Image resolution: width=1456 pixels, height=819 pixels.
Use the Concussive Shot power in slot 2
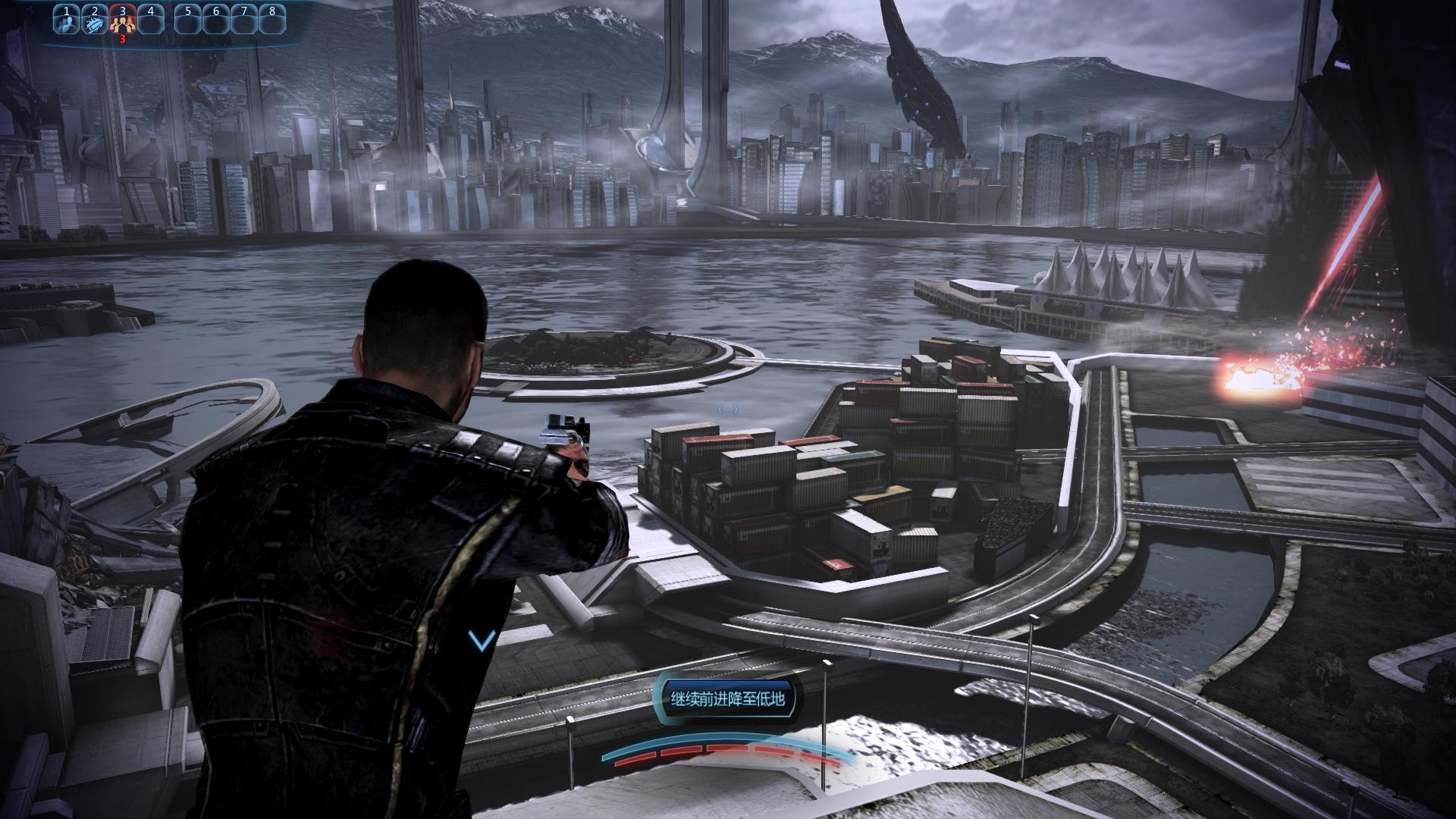tap(93, 20)
